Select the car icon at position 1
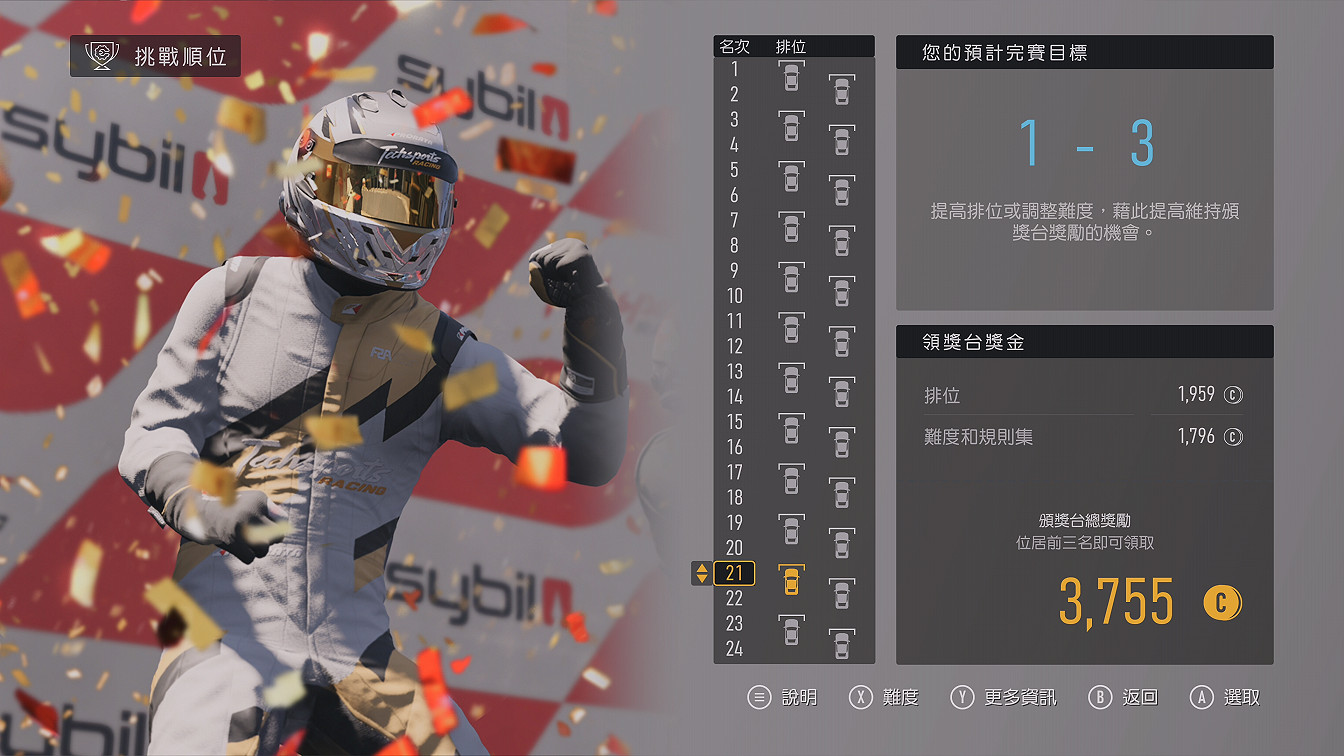The height and width of the screenshot is (756, 1344). coord(790,74)
